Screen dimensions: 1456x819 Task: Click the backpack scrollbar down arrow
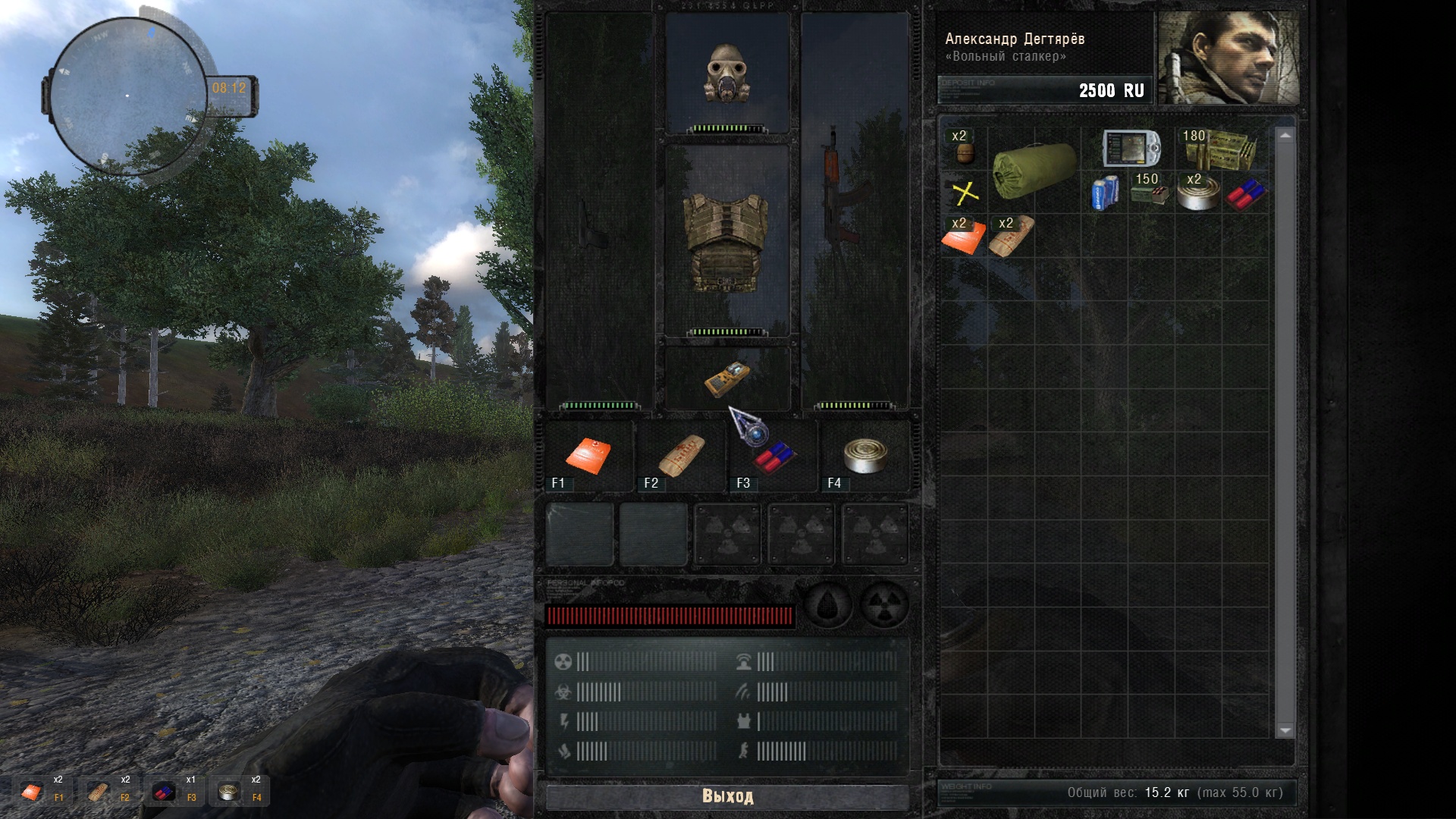click(1285, 730)
